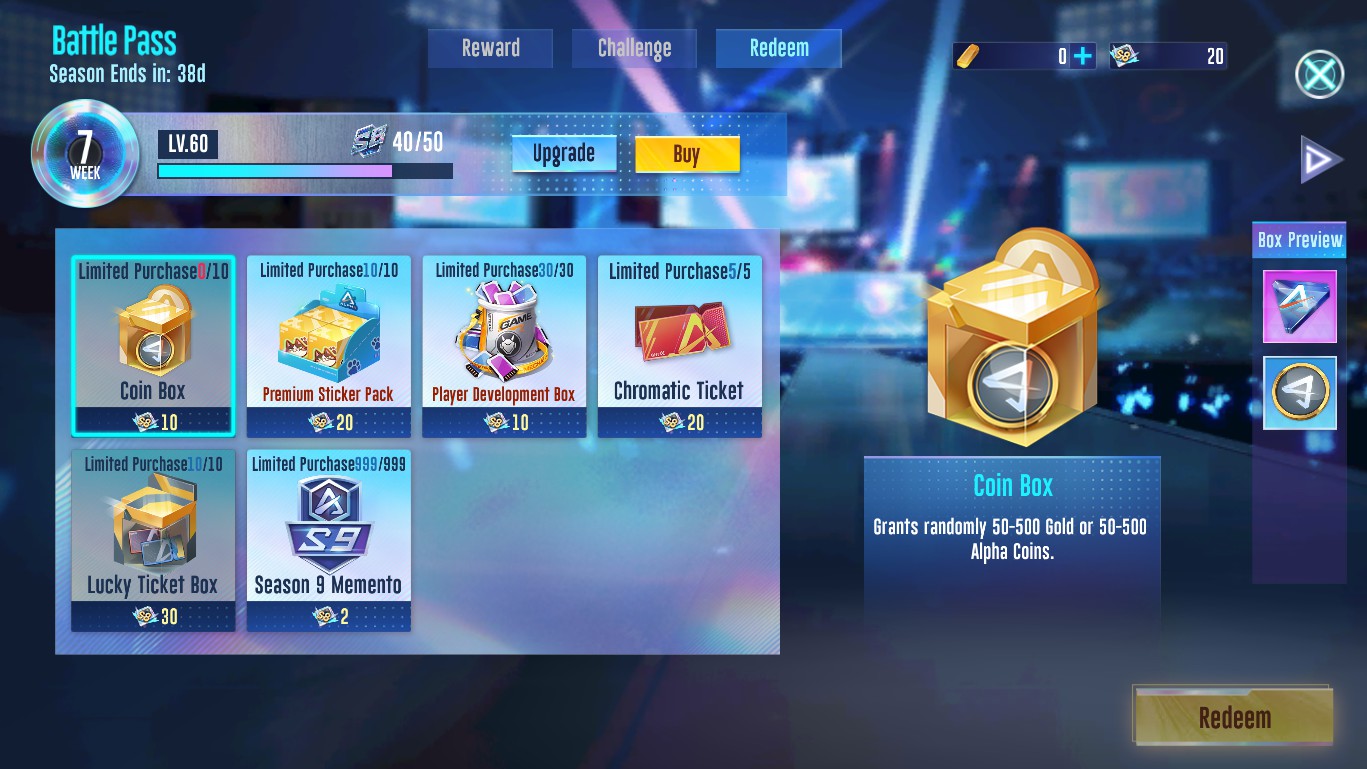Viewport: 1367px width, 769px height.
Task: Switch to the Reward tab
Action: 490,48
